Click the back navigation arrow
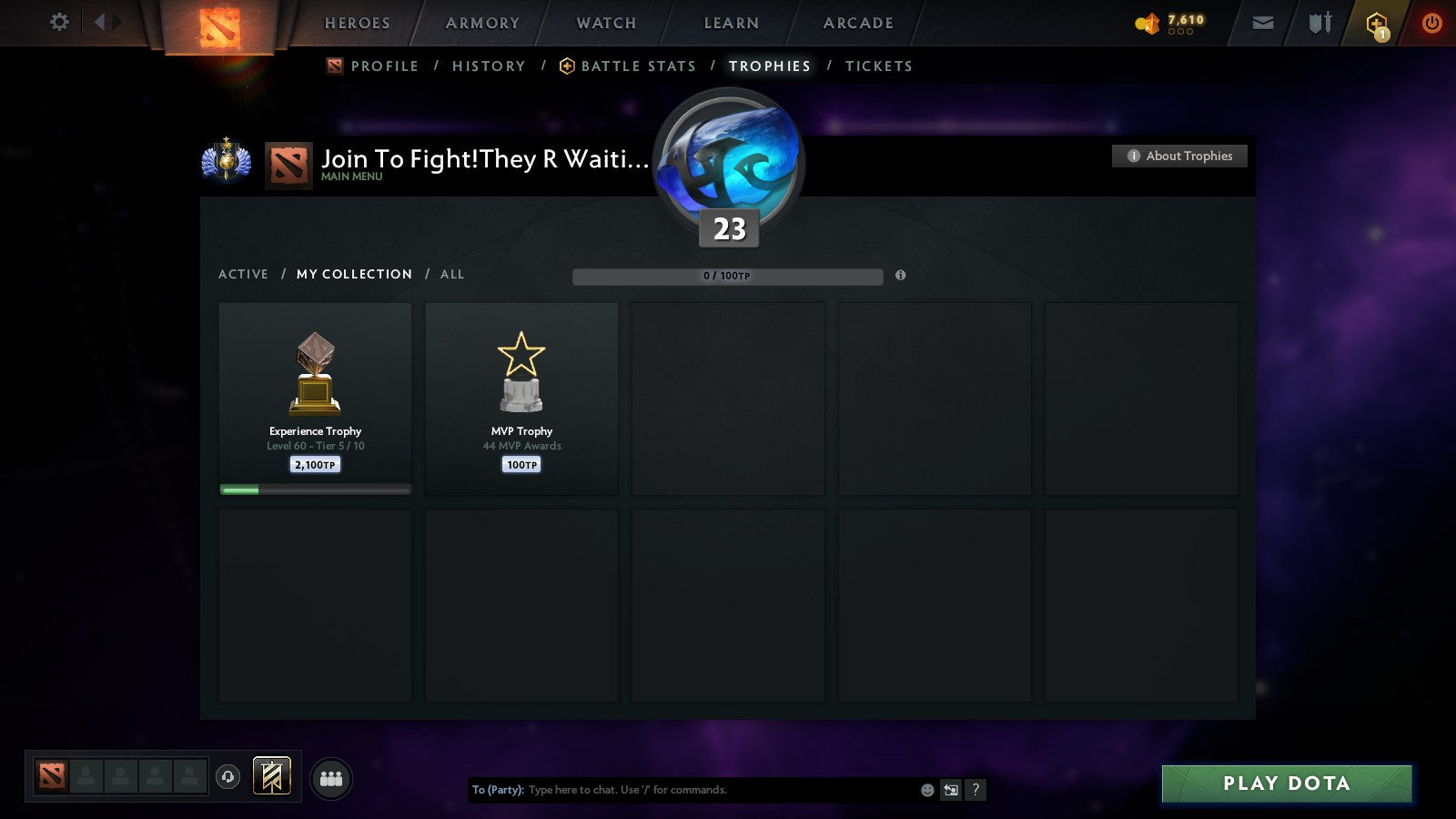This screenshot has height=819, width=1456. pos(100,23)
